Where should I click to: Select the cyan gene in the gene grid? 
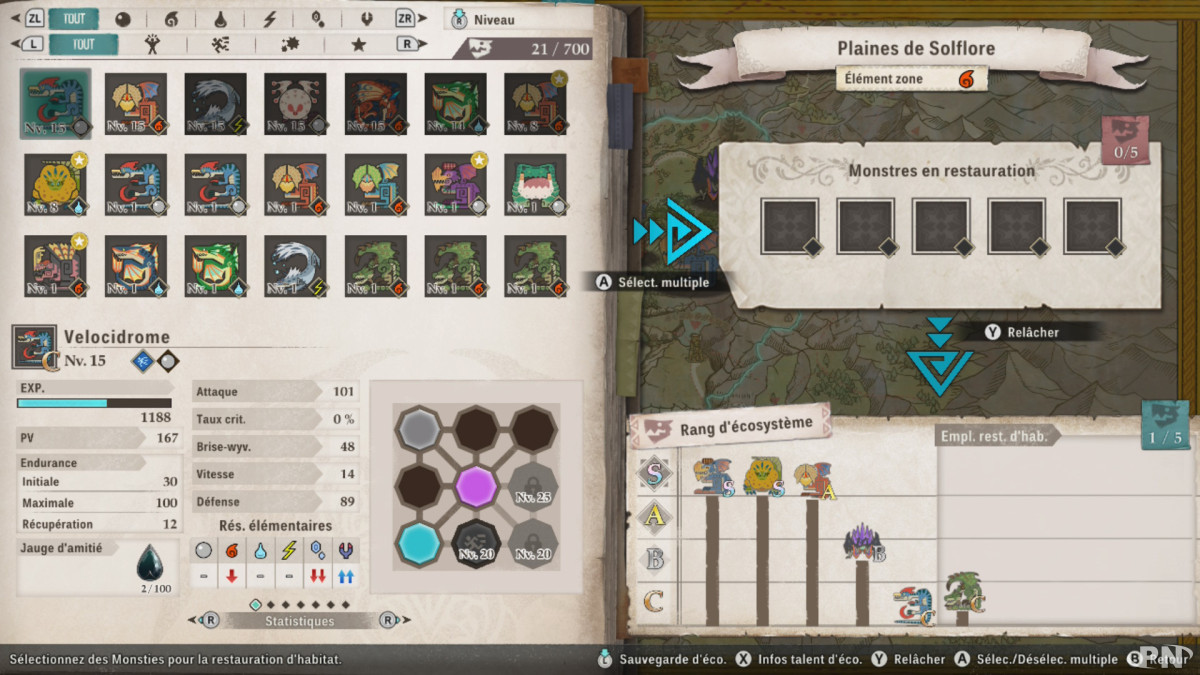click(419, 541)
